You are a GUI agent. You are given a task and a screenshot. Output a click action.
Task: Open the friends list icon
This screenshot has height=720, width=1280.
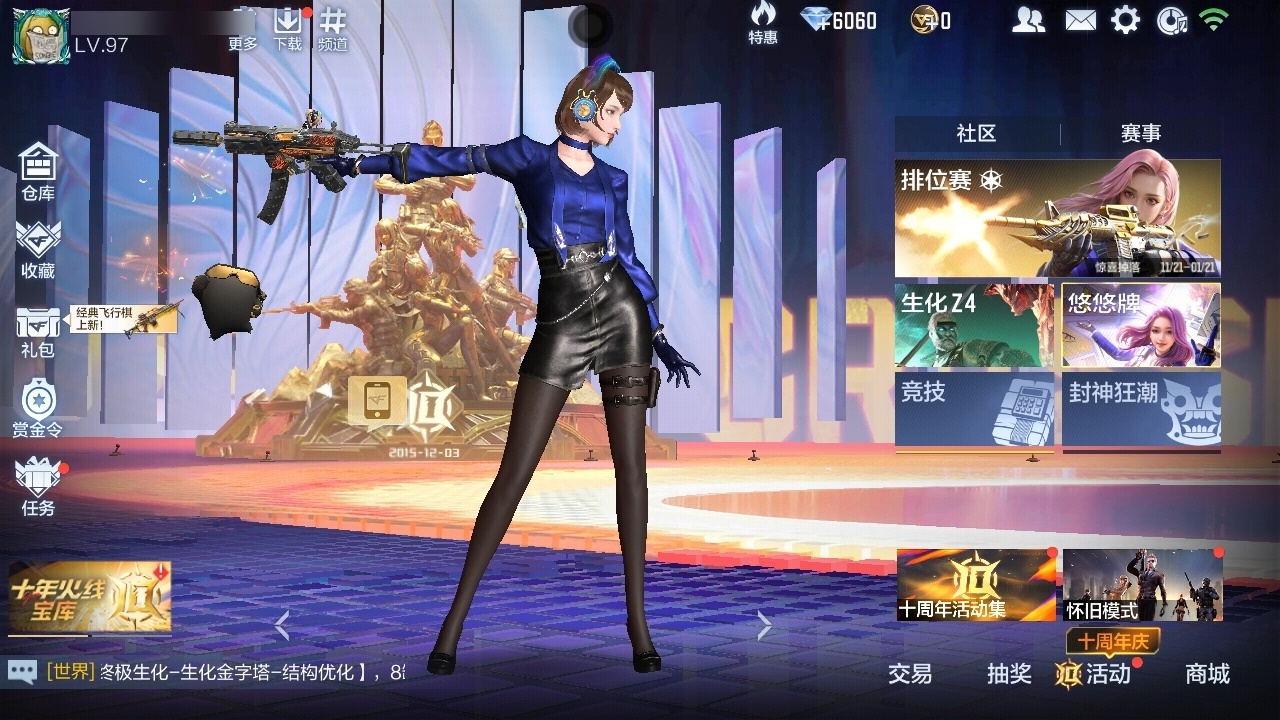1028,20
